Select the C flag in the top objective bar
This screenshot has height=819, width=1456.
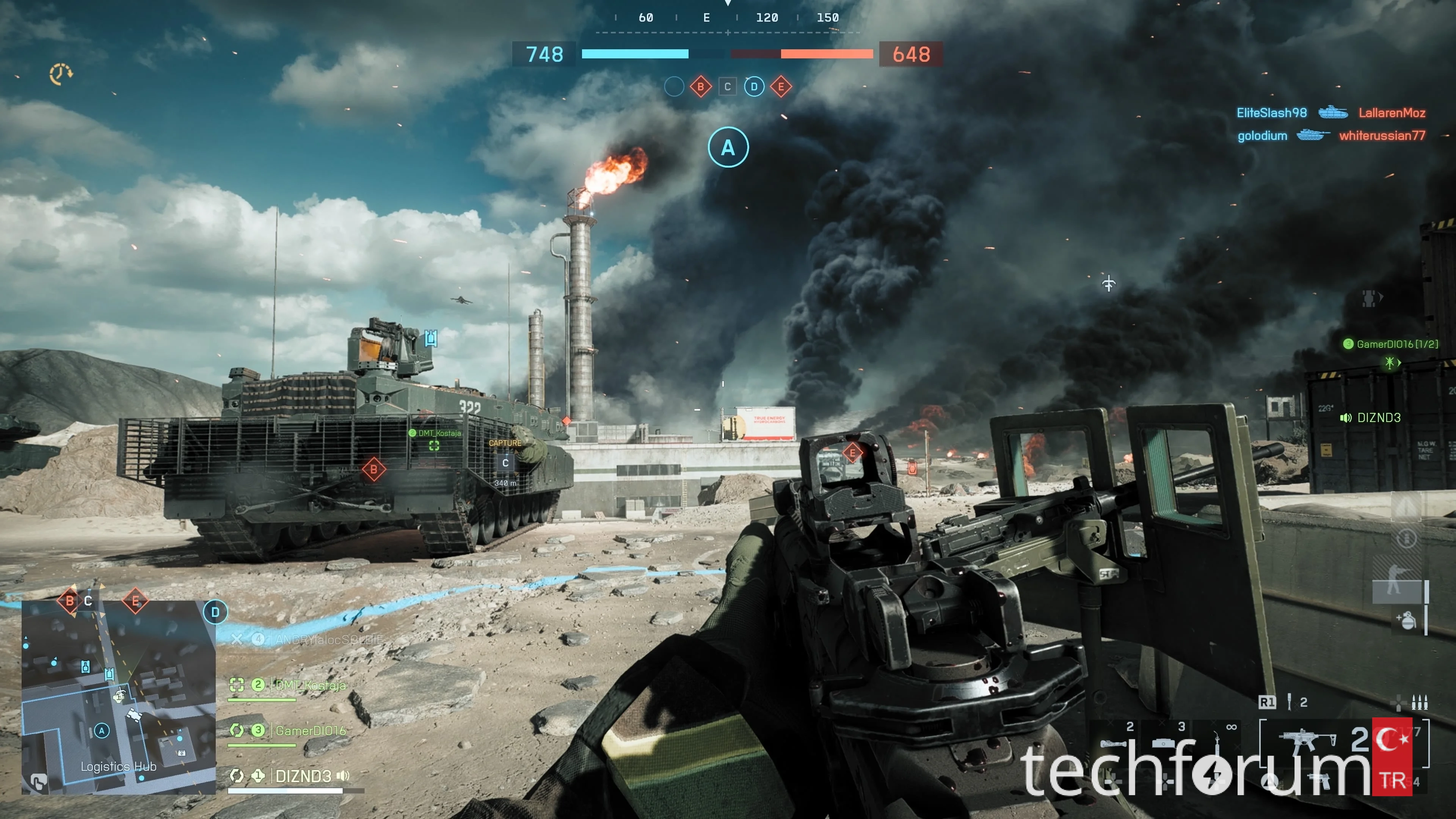pos(728,87)
